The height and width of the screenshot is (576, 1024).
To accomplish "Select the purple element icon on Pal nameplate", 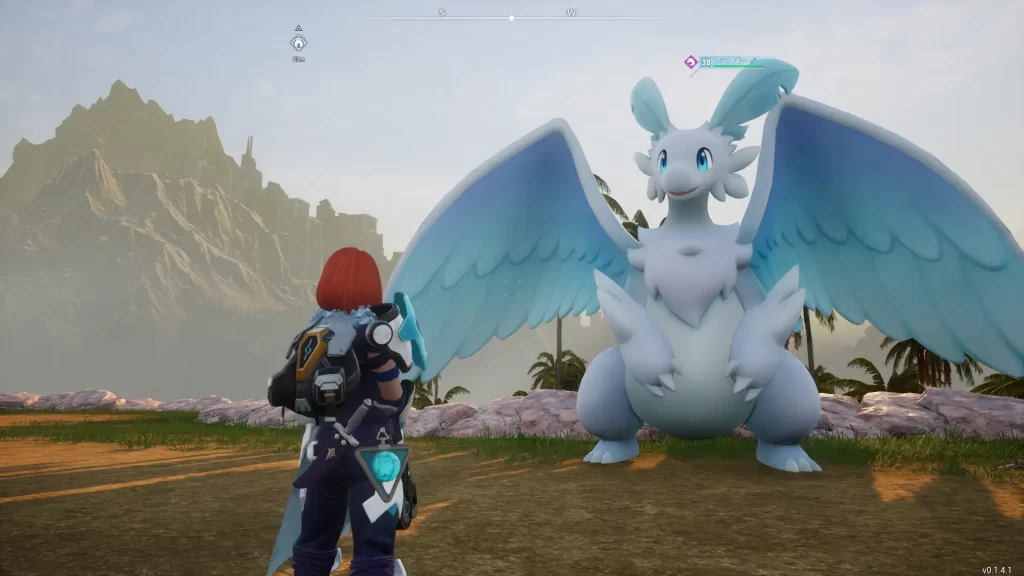I will click(x=690, y=62).
